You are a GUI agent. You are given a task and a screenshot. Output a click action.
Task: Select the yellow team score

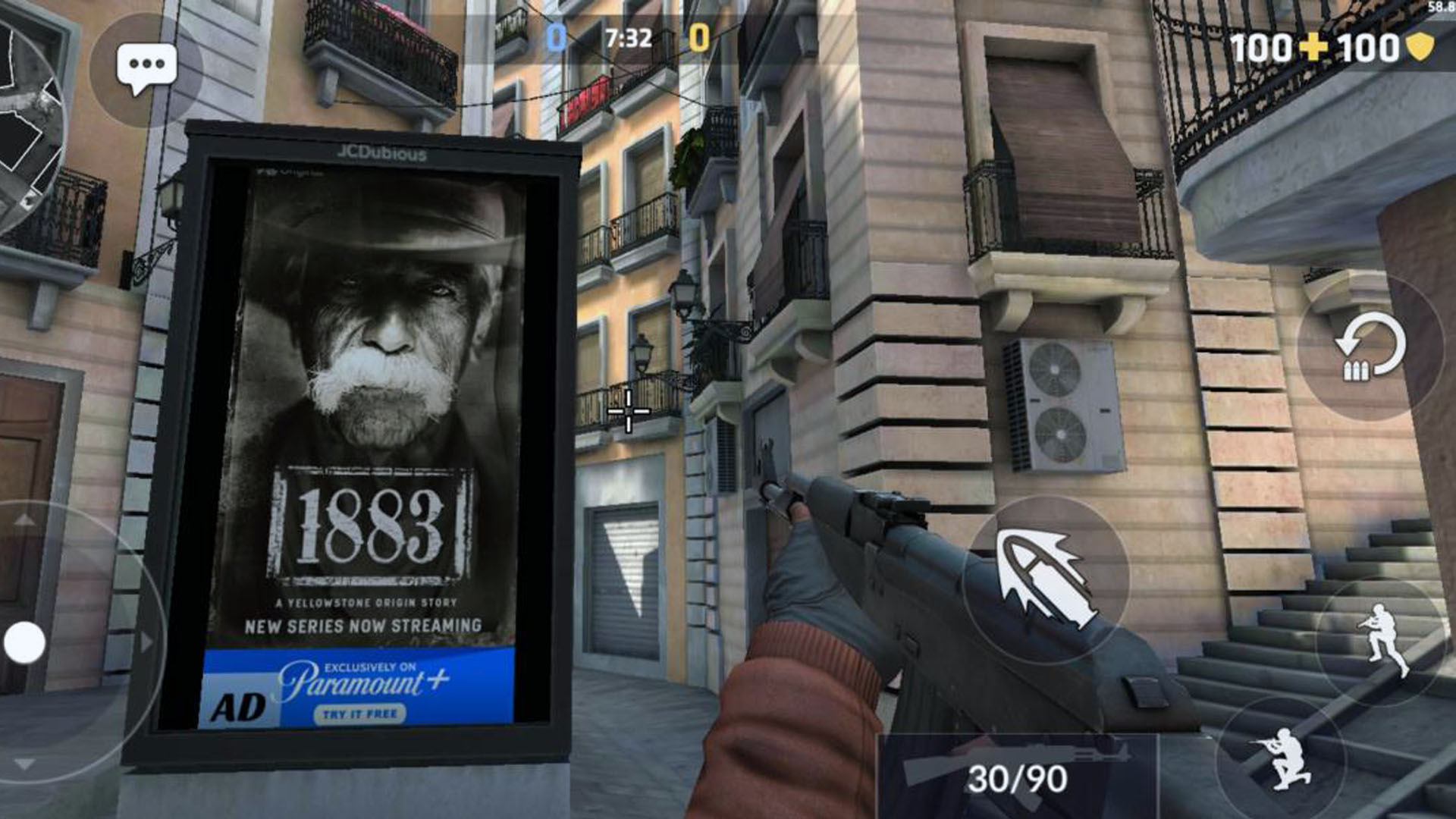click(x=699, y=34)
